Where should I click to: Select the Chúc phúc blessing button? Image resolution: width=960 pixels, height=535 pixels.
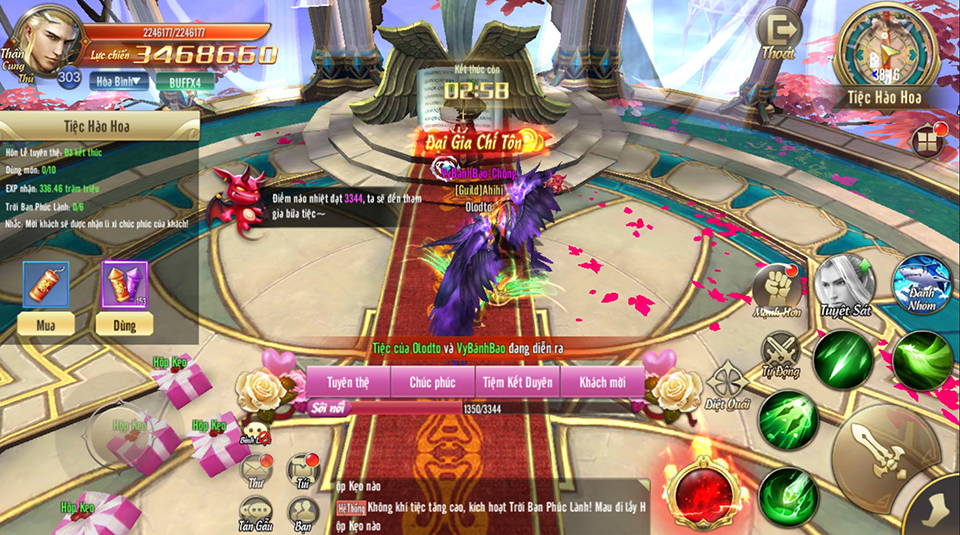432,382
